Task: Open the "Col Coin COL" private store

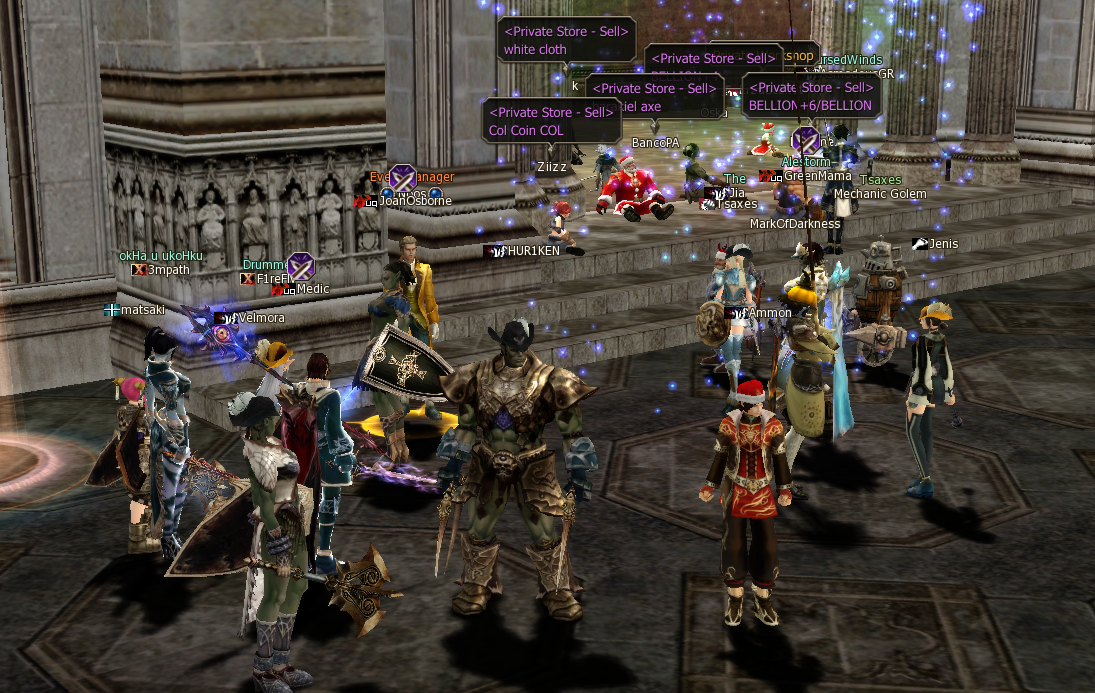Action: 550,121
